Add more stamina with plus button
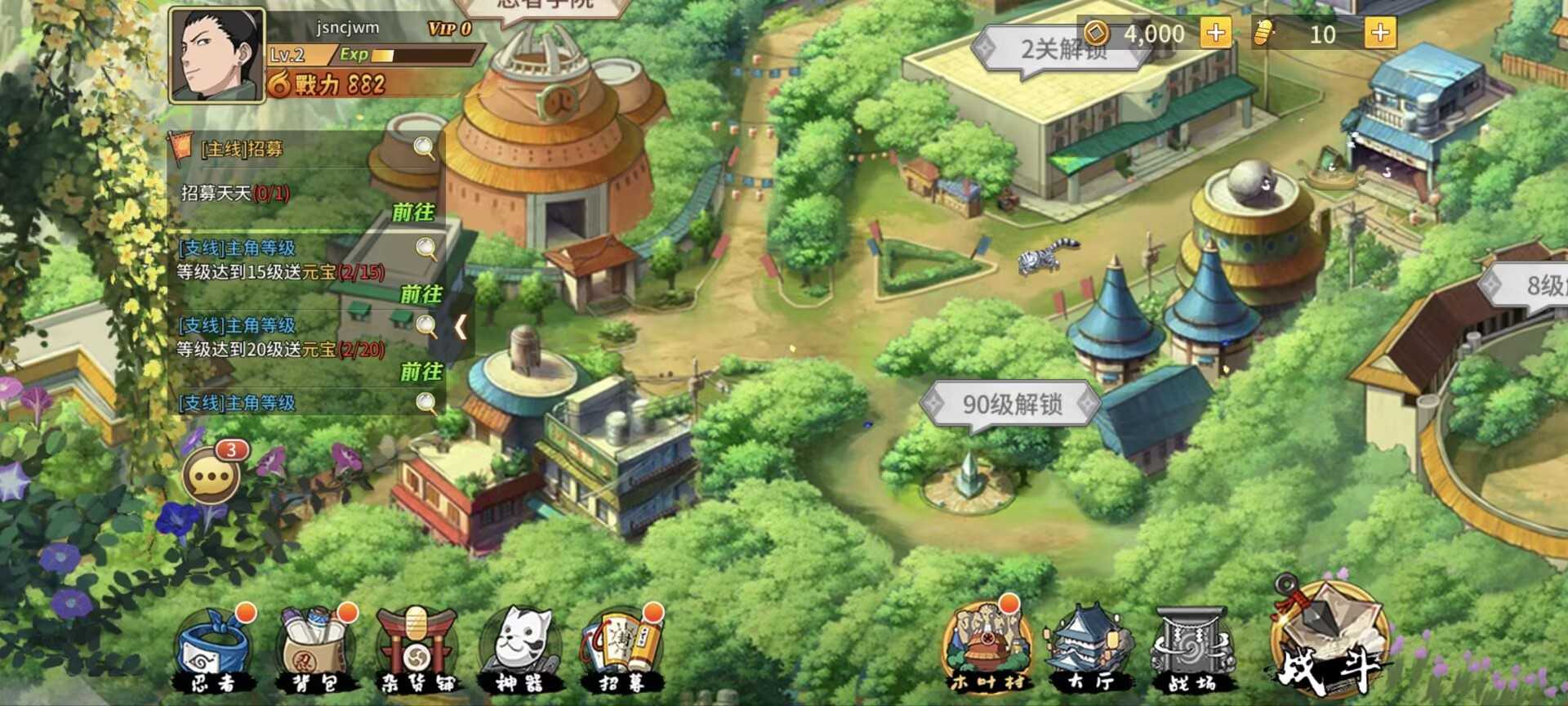Image resolution: width=1568 pixels, height=706 pixels. [x=1380, y=34]
